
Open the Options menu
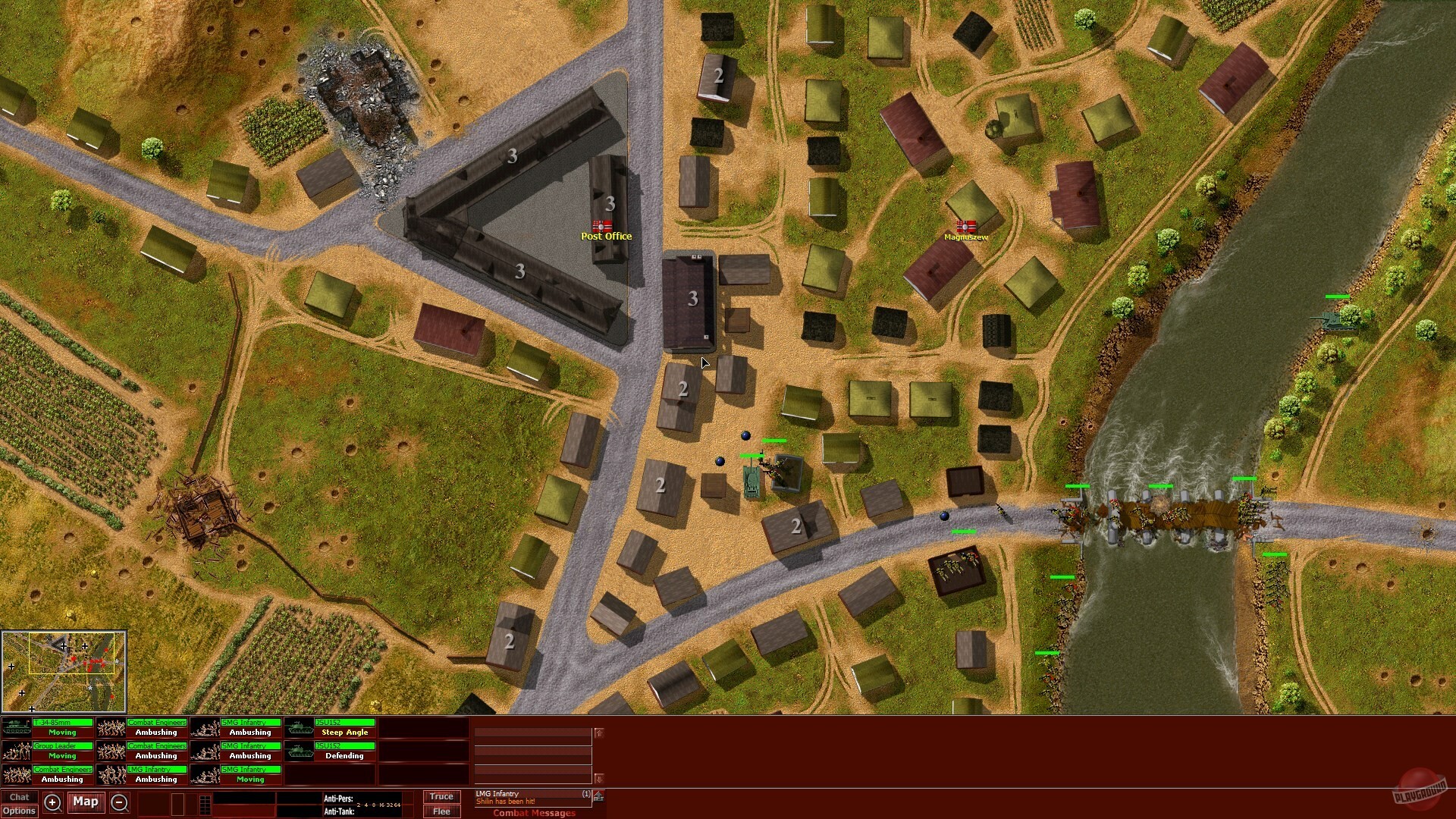(19, 811)
